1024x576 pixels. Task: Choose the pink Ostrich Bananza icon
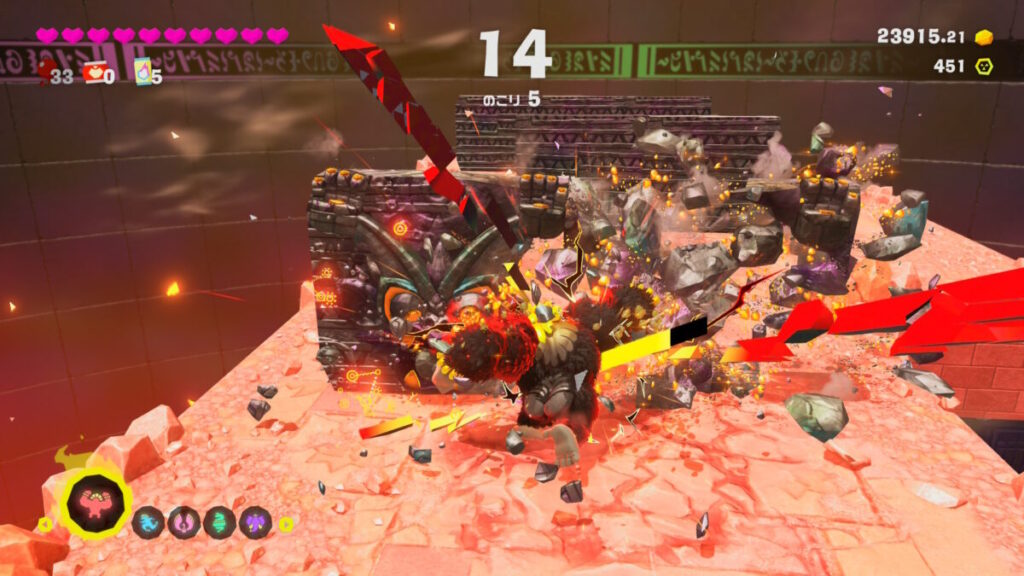[184, 522]
